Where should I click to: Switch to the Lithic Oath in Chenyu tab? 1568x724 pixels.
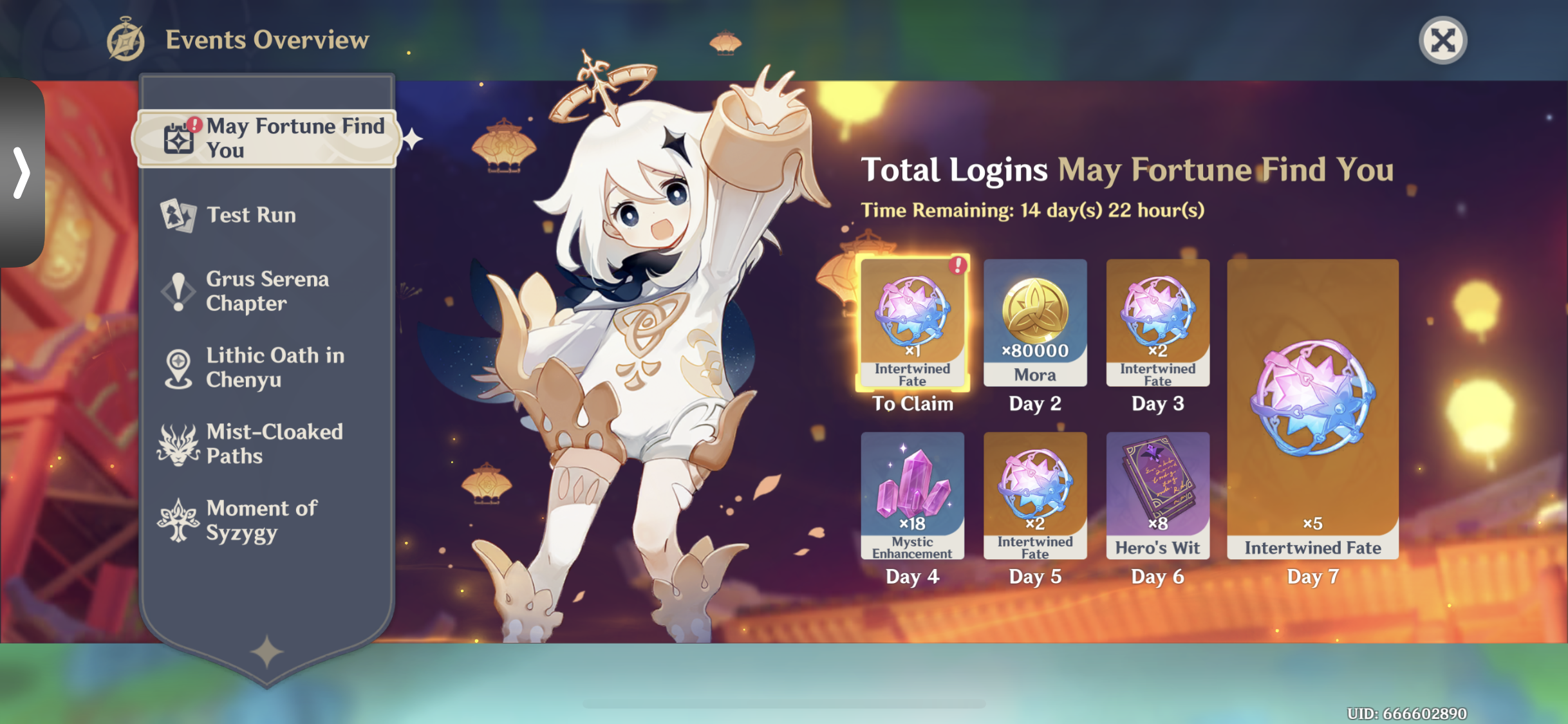(275, 367)
